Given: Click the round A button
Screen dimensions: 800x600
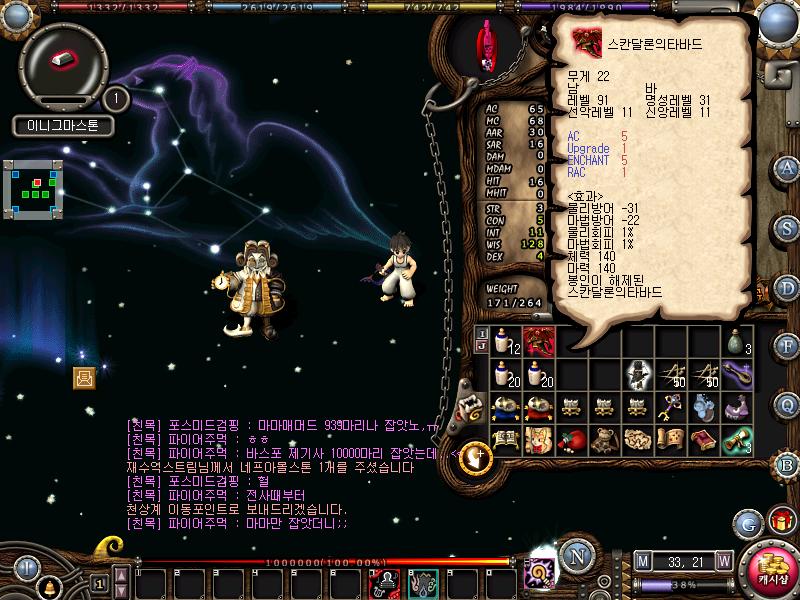Looking at the screenshot, I should point(787,167).
